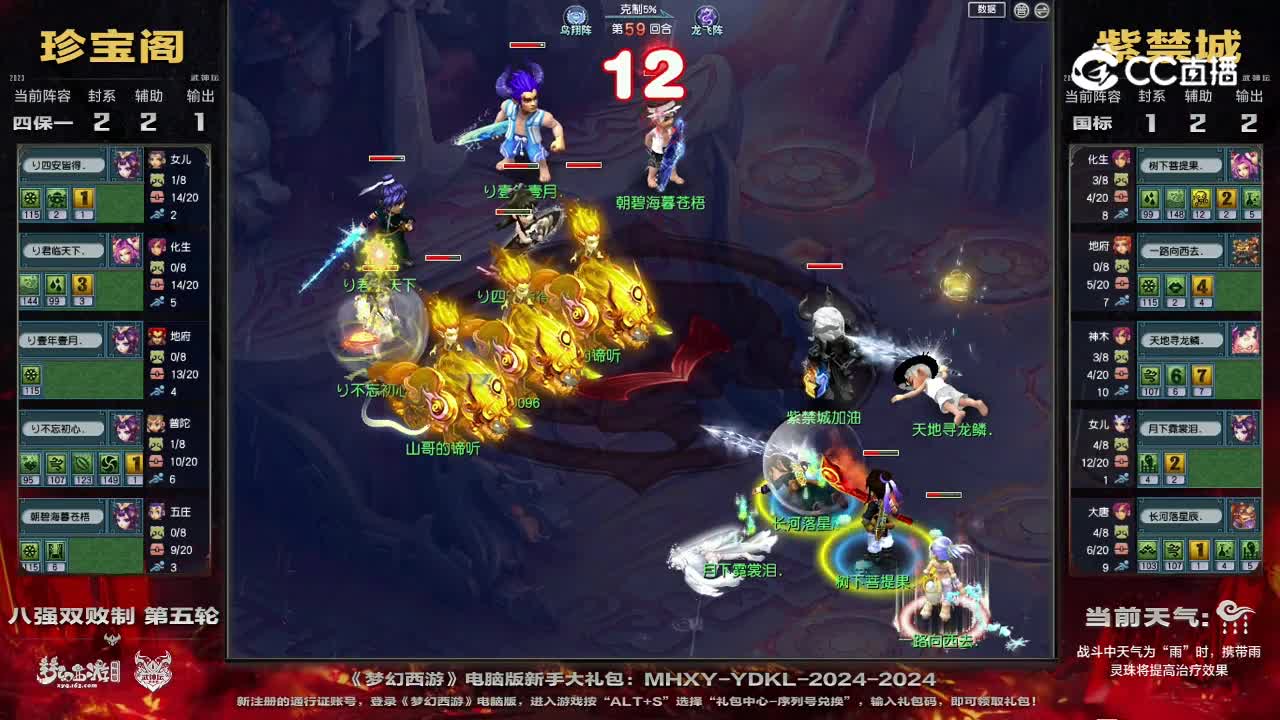Select the 女儿 sect icon beside り四安皆得
1280x720 pixels.
click(x=157, y=158)
